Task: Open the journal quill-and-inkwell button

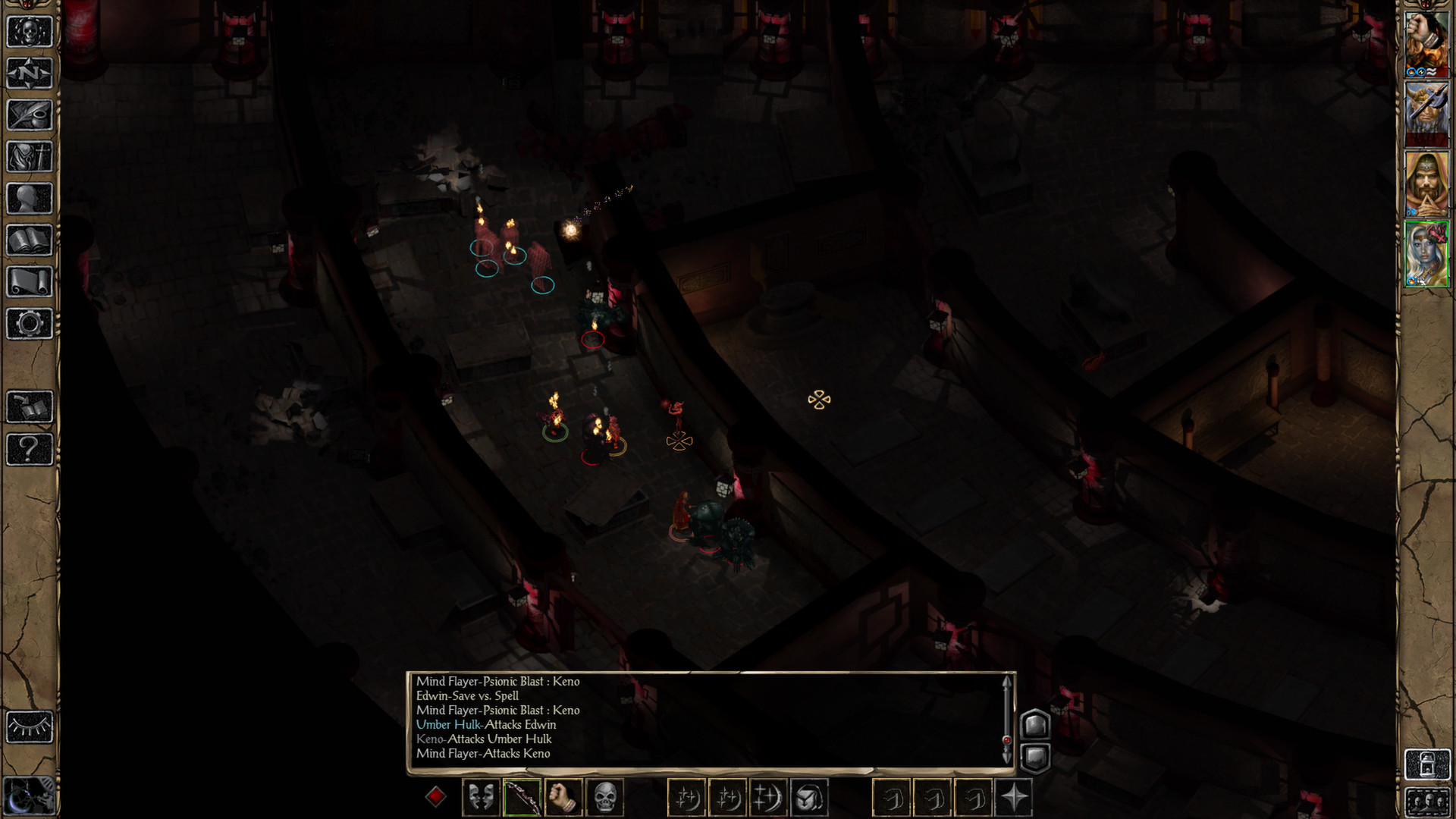Action: tap(30, 115)
